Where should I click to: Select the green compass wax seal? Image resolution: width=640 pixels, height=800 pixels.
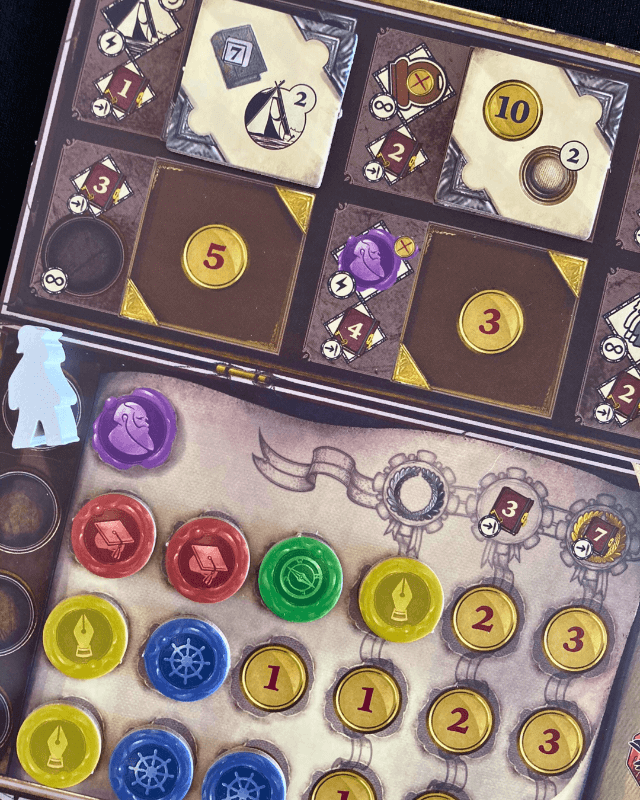[300, 578]
